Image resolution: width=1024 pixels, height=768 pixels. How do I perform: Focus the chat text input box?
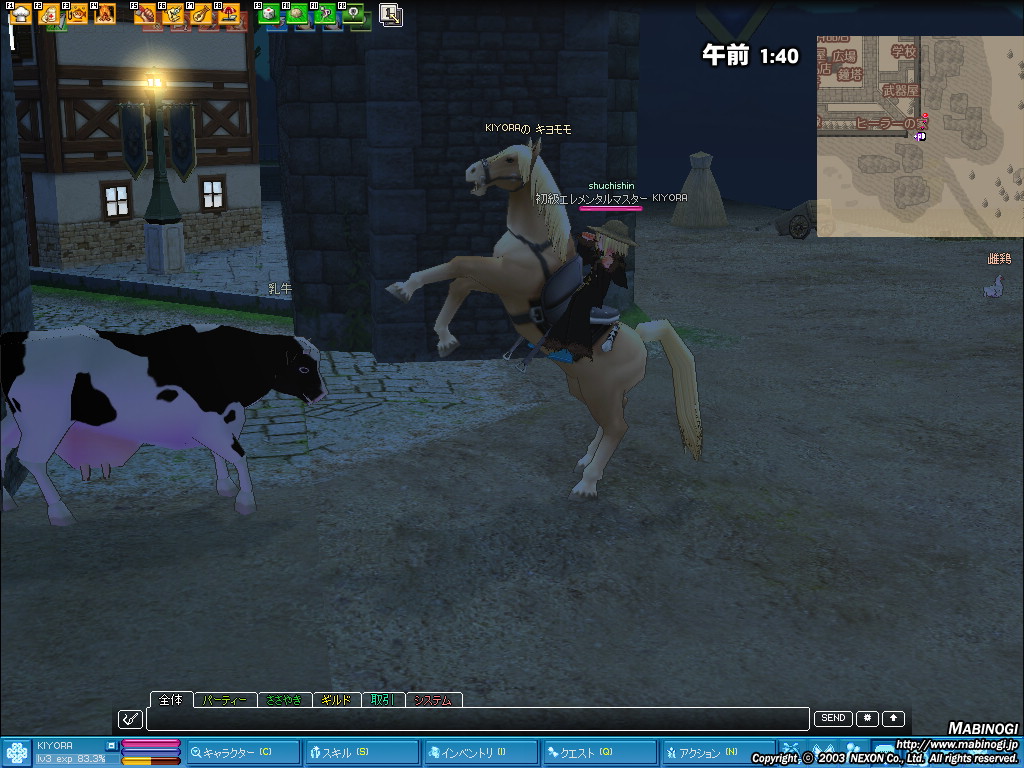point(477,719)
